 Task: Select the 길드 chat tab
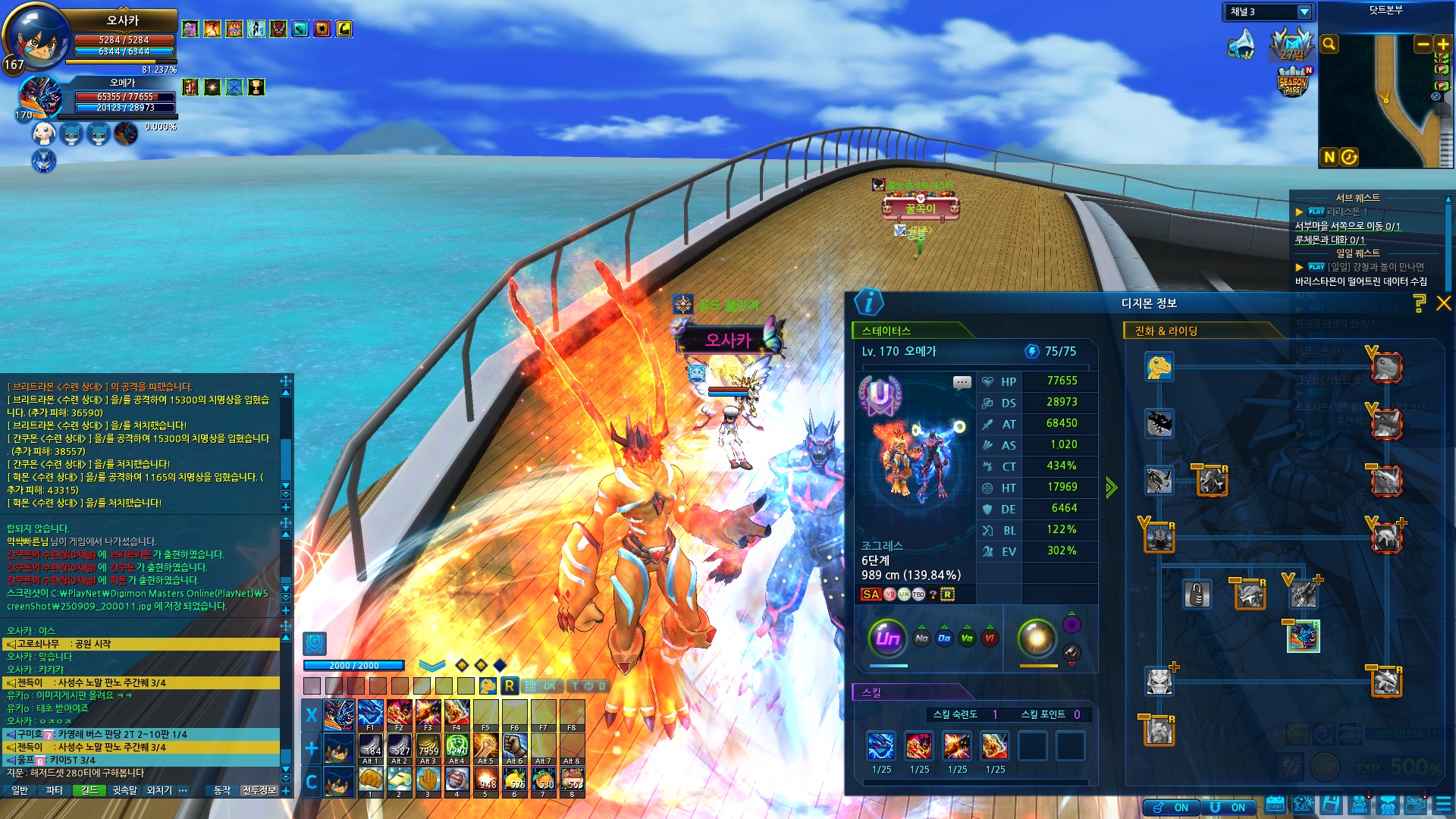(x=89, y=790)
